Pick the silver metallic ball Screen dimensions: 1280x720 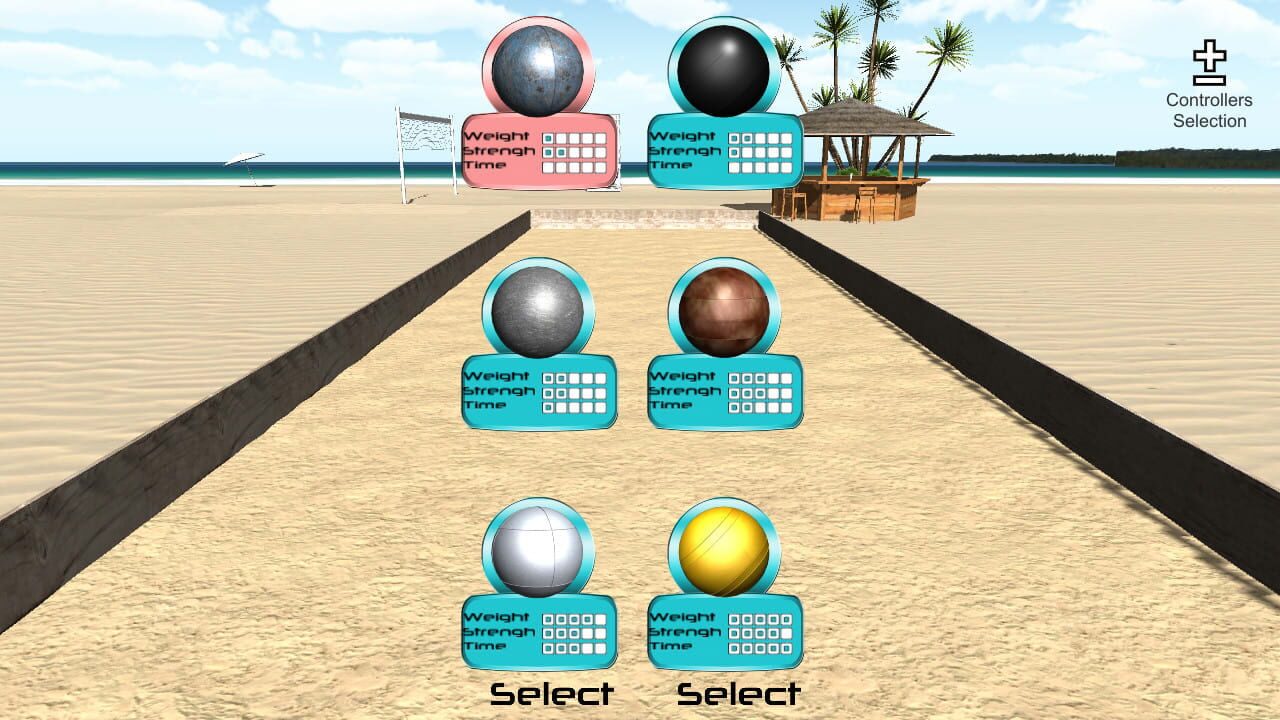click(538, 313)
